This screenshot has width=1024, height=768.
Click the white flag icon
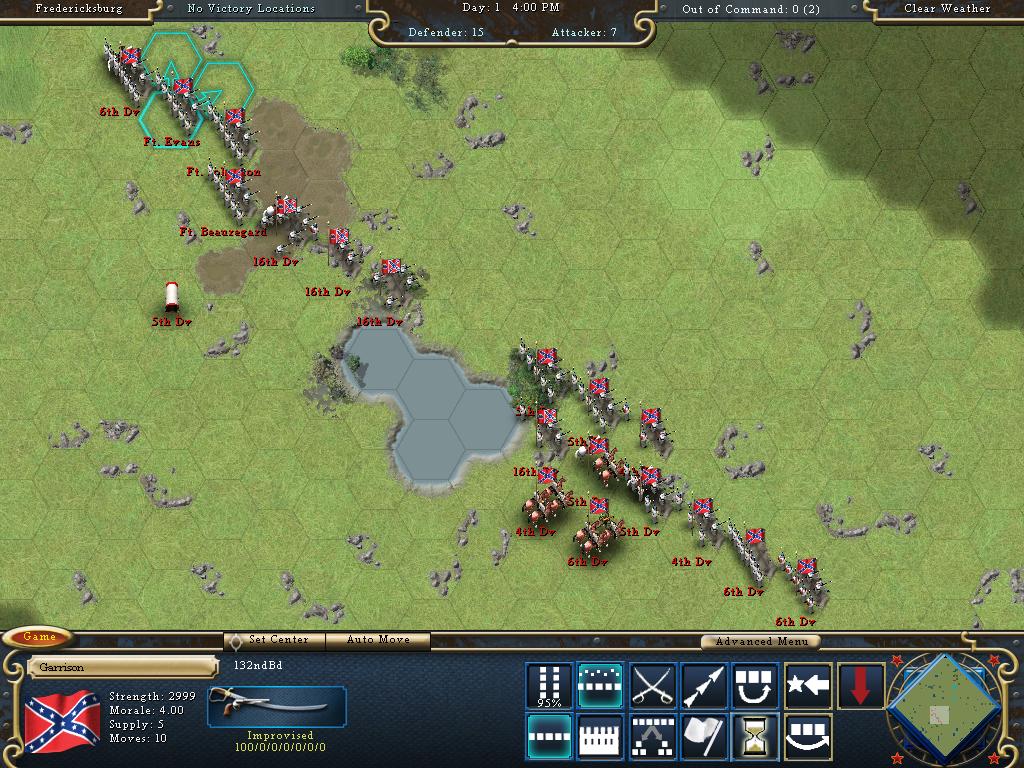point(704,736)
